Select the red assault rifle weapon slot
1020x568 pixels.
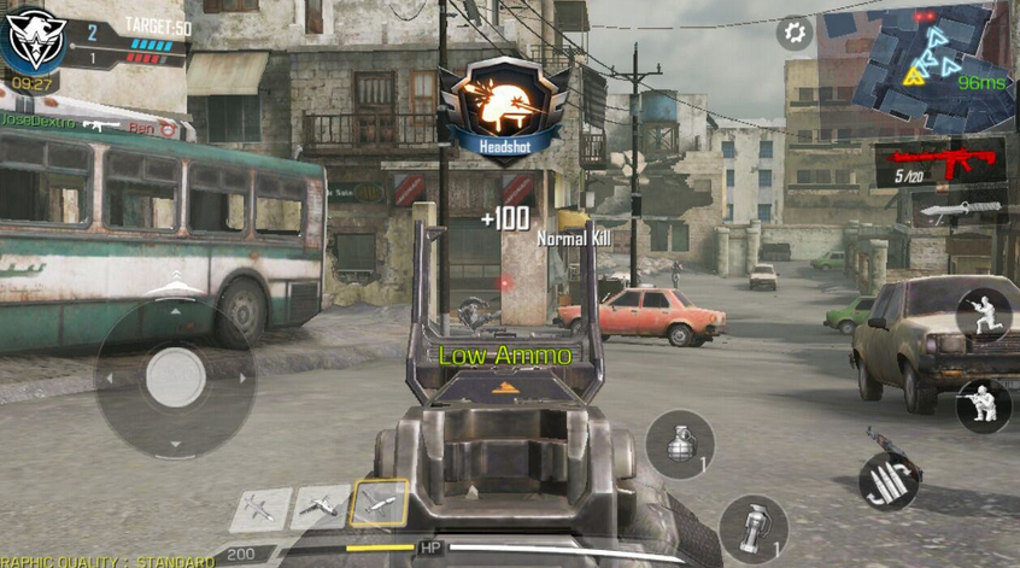tap(939, 162)
